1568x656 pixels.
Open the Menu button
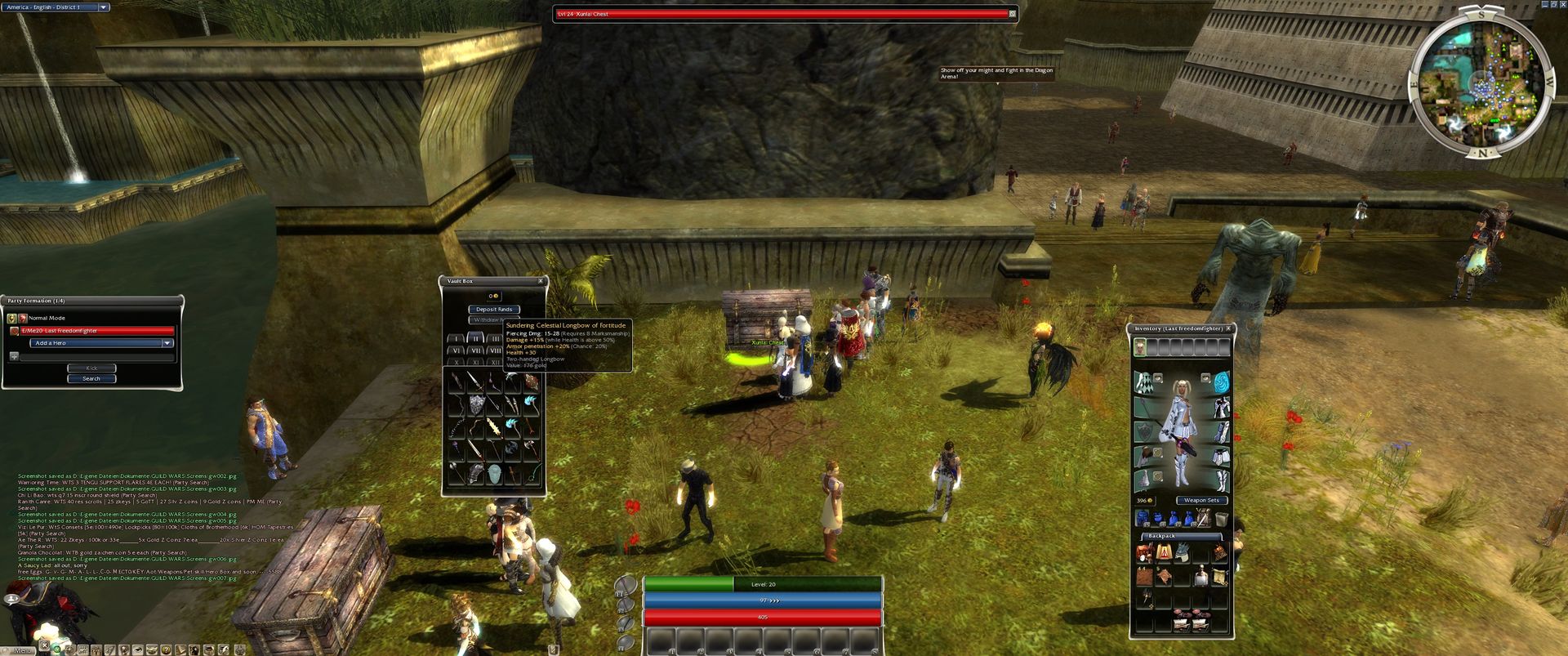(x=22, y=649)
